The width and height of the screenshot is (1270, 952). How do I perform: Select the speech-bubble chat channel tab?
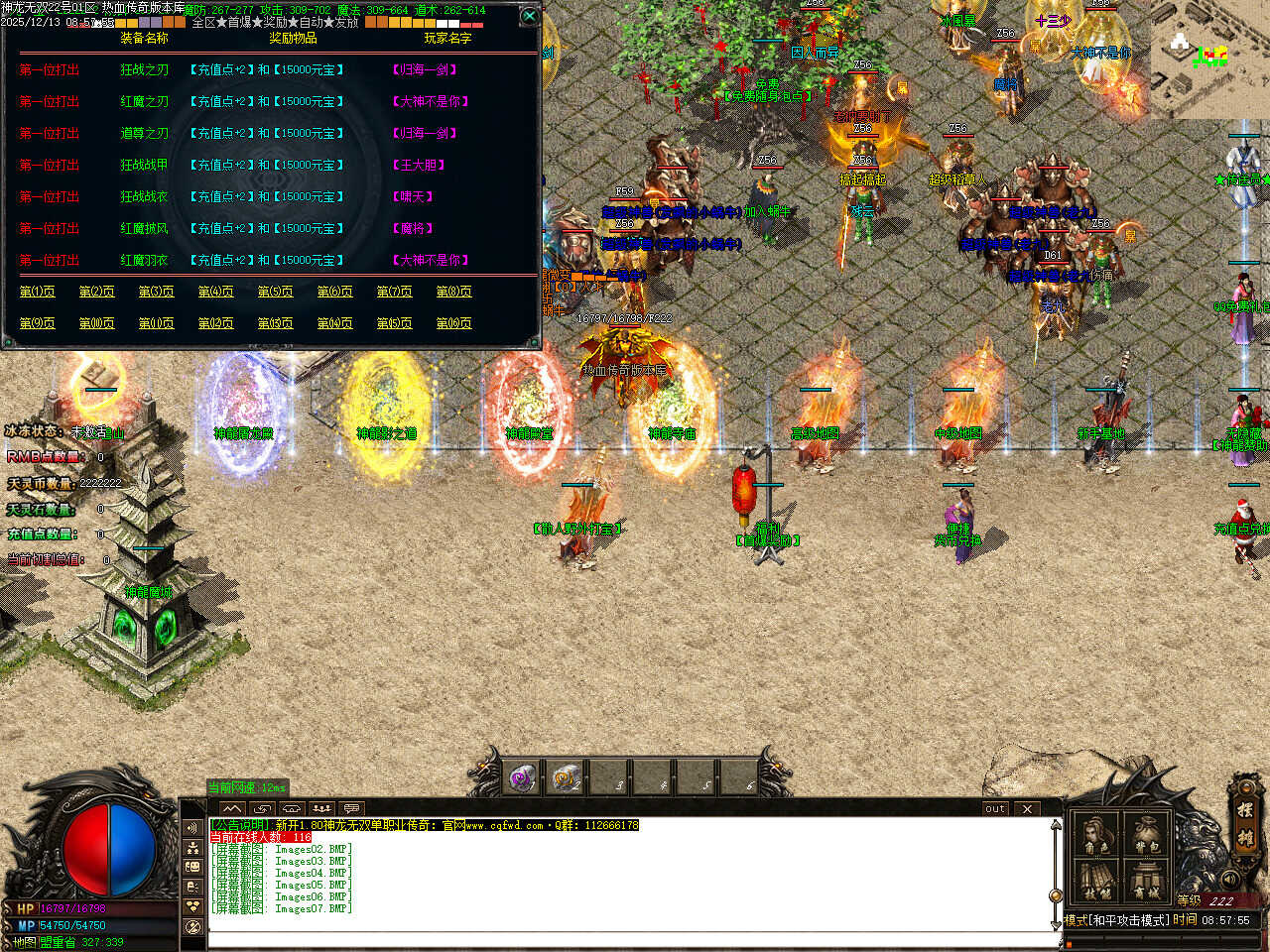click(x=351, y=808)
